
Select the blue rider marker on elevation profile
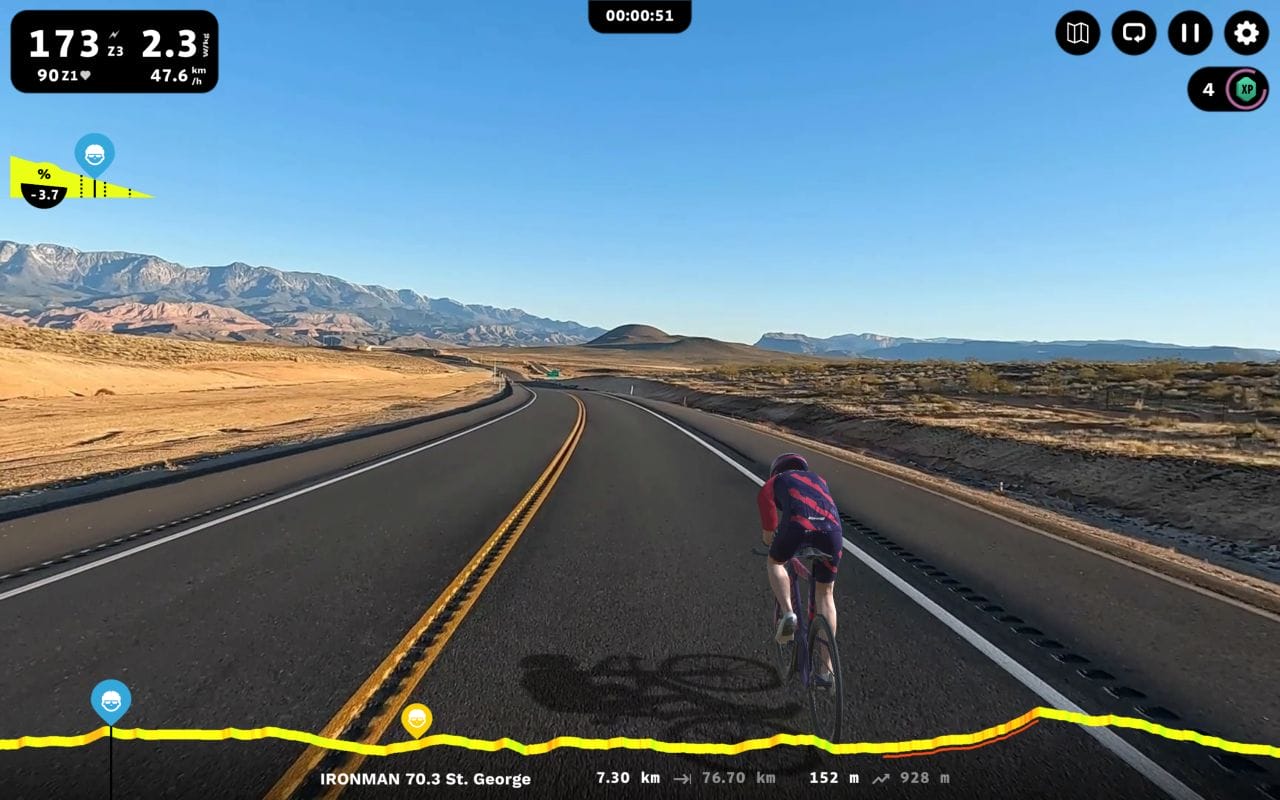[x=110, y=699]
